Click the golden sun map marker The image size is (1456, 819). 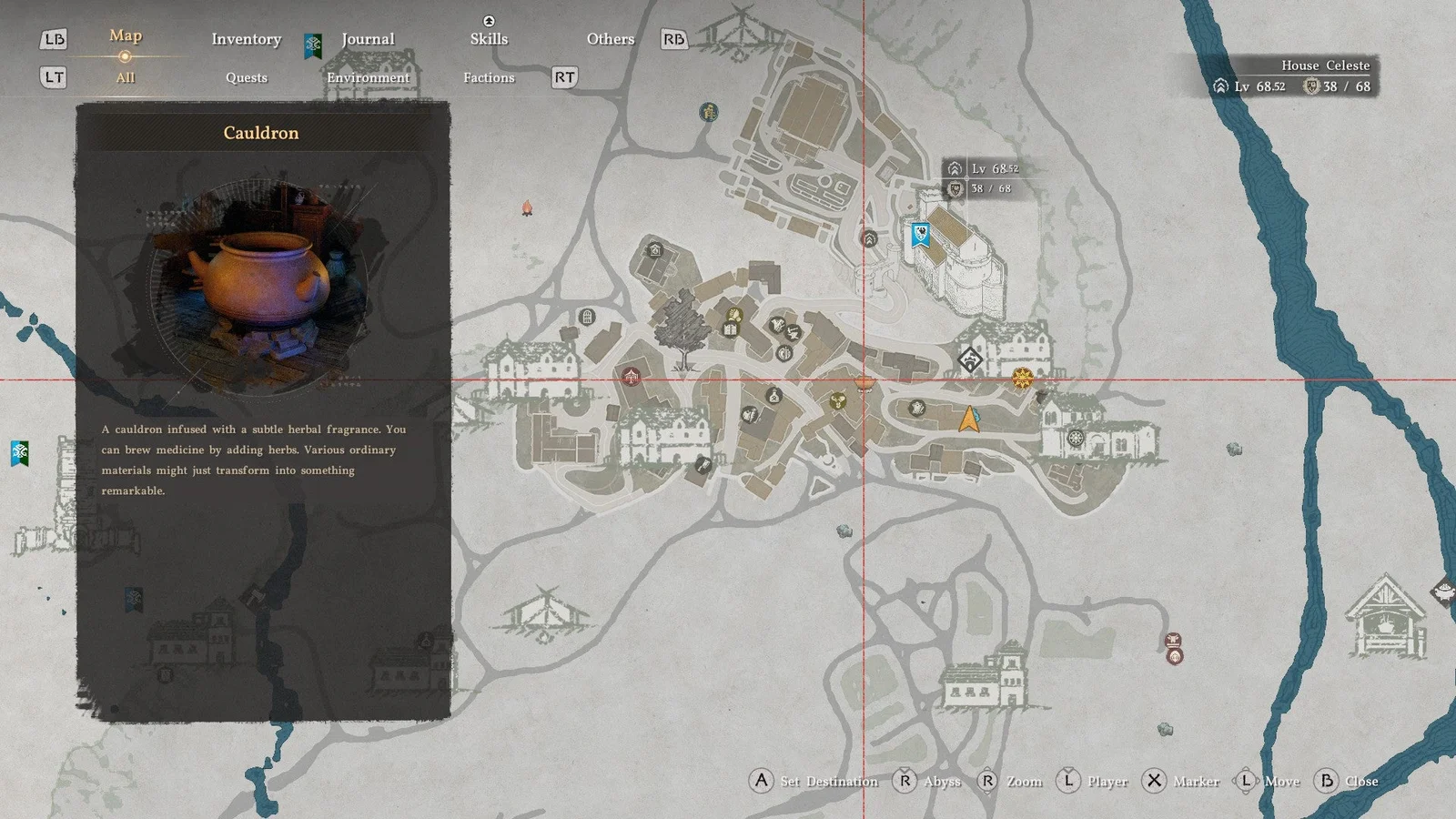coord(1022,378)
